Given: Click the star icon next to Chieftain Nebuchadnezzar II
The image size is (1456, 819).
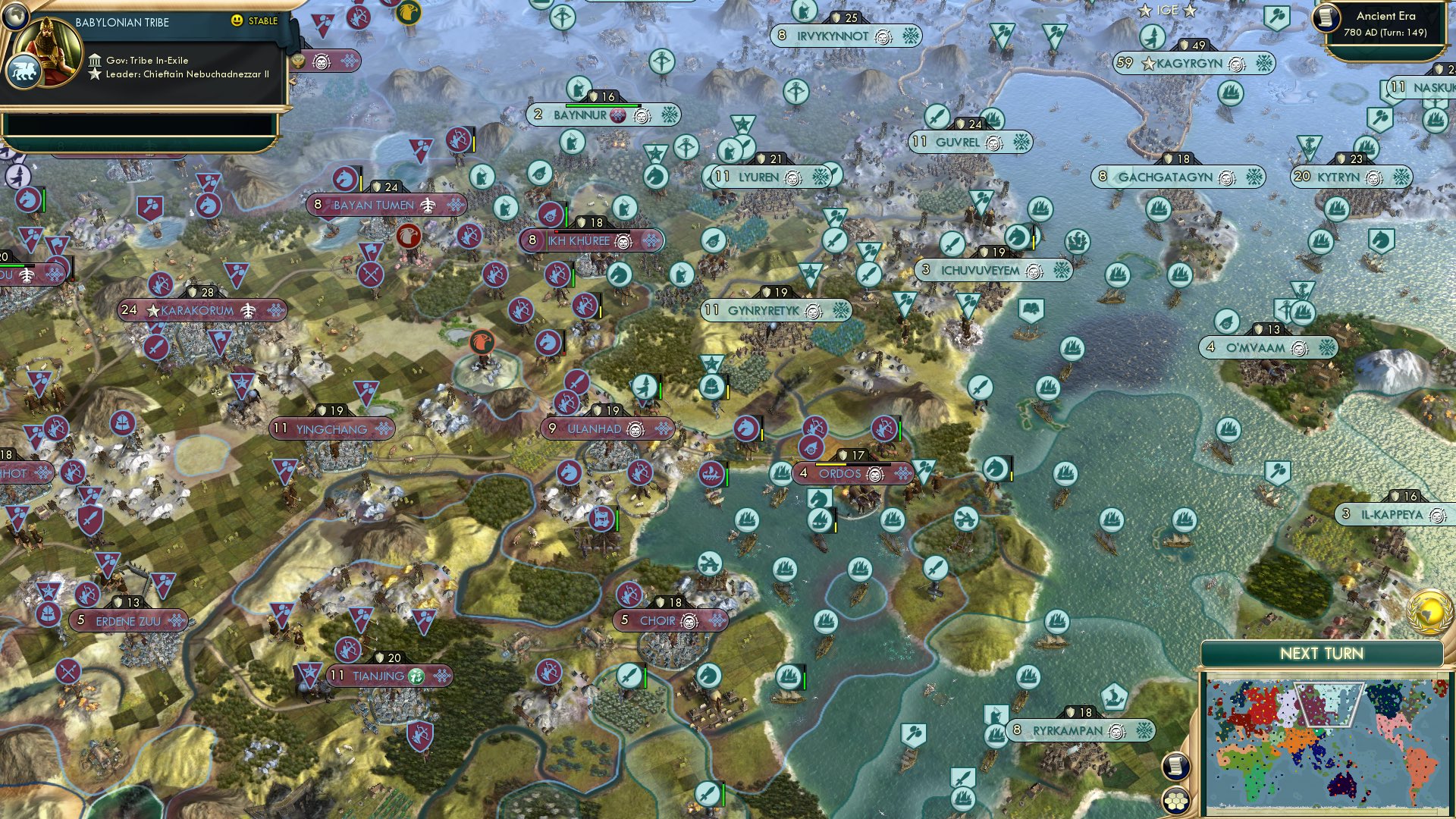Looking at the screenshot, I should pos(96,74).
